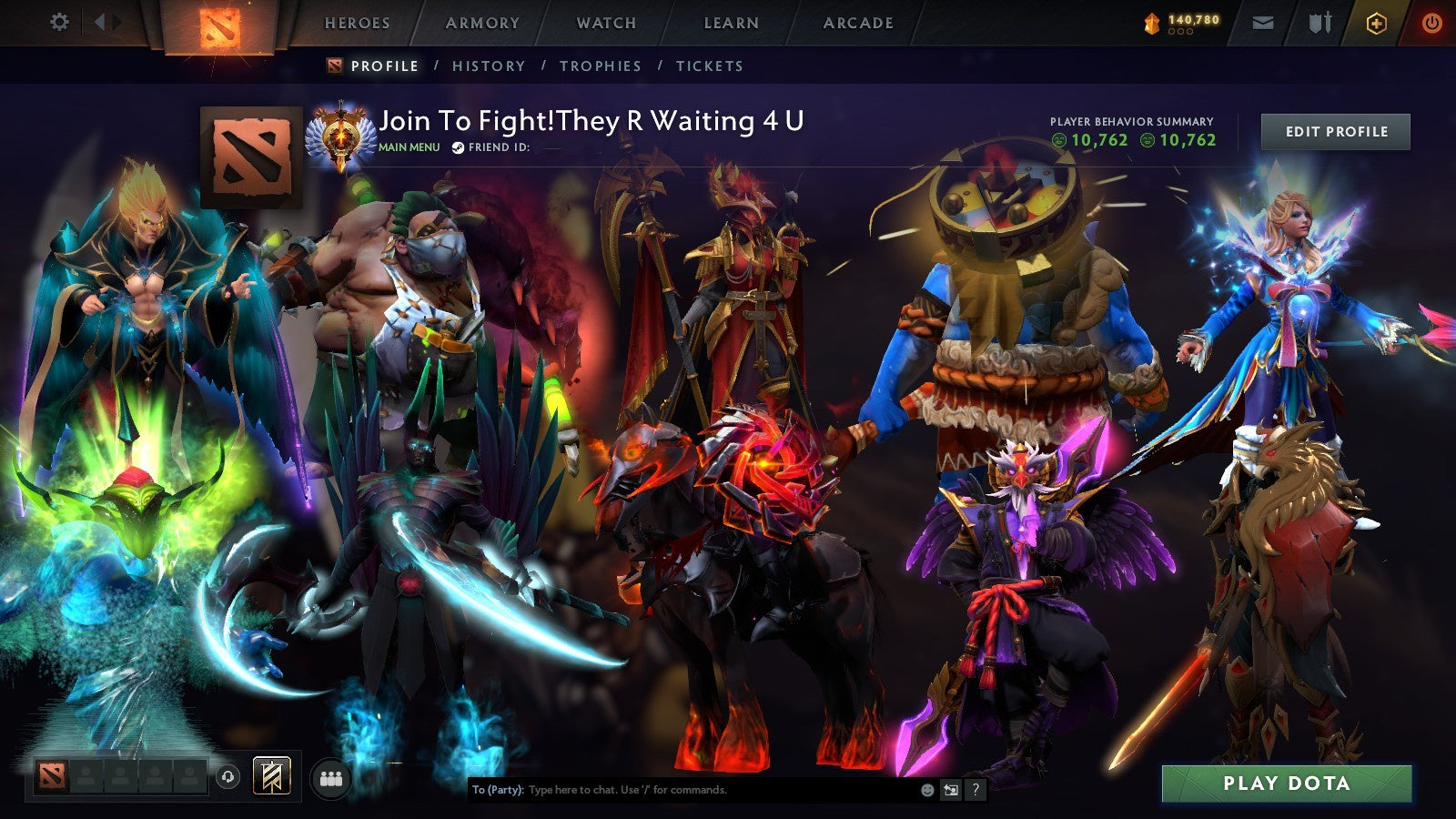The image size is (1456, 819).
Task: Click EDIT PROFILE
Action: point(1334,132)
